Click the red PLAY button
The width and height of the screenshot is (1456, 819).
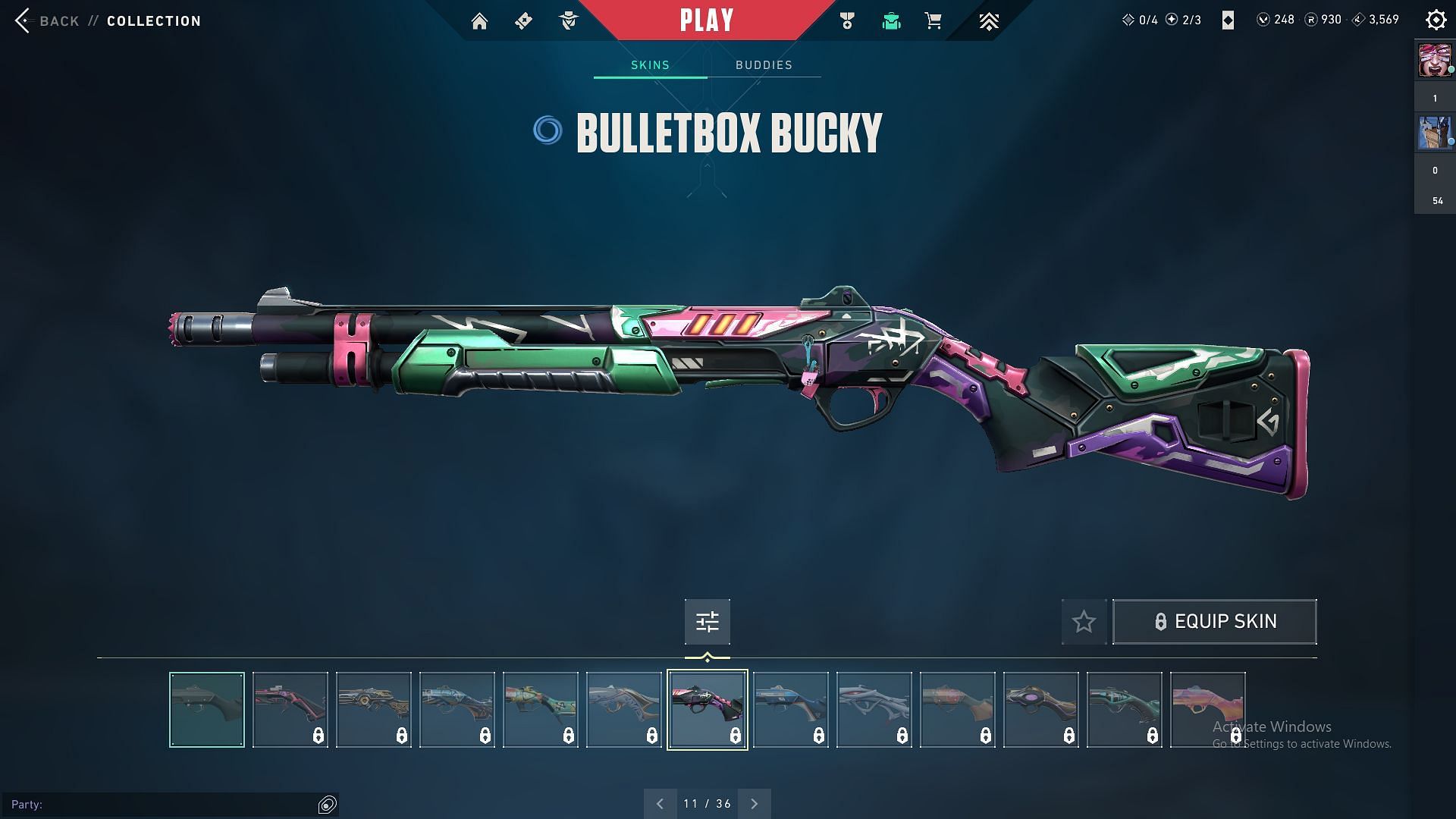click(707, 20)
